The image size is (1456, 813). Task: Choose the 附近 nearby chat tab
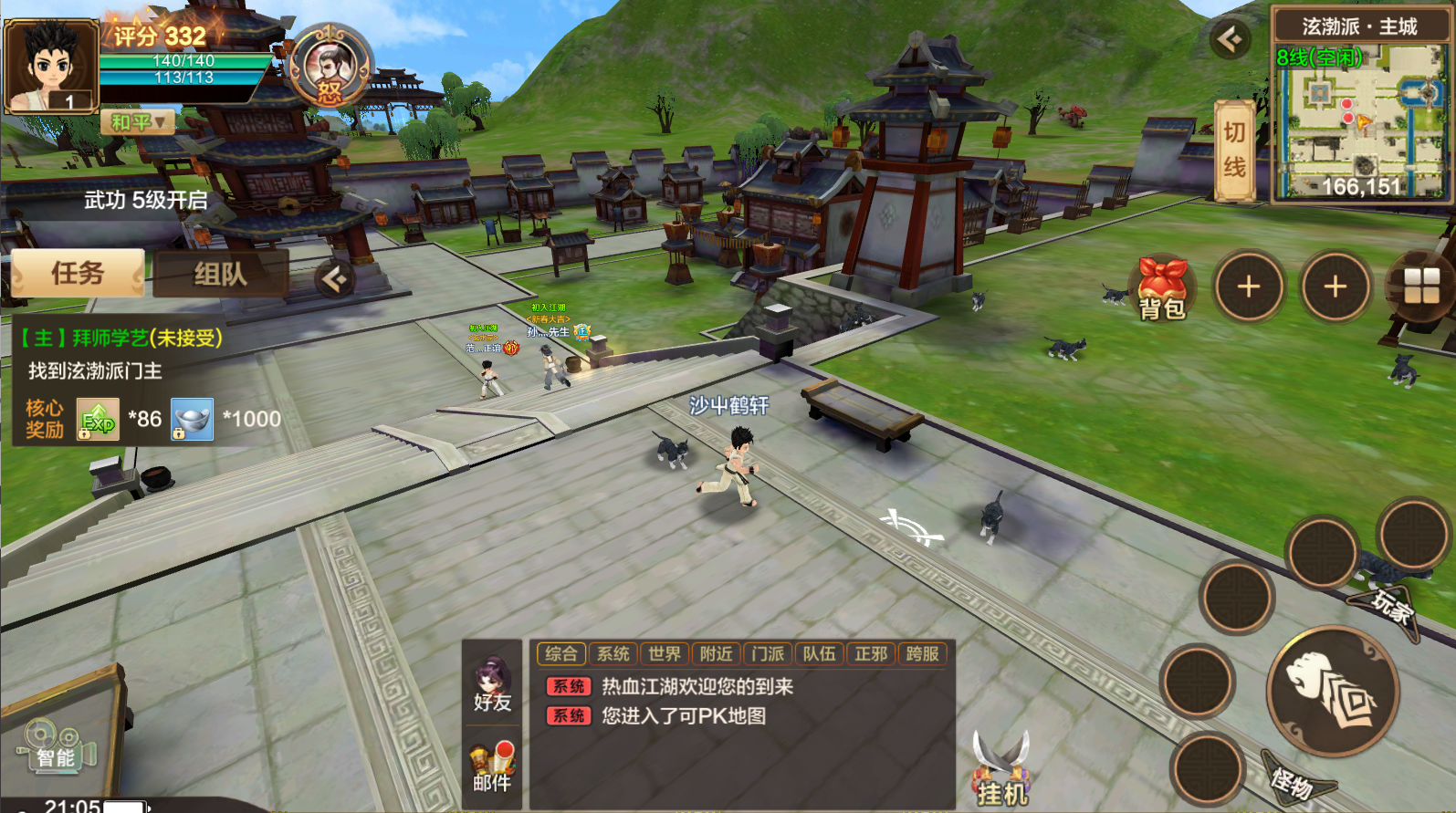[x=716, y=653]
